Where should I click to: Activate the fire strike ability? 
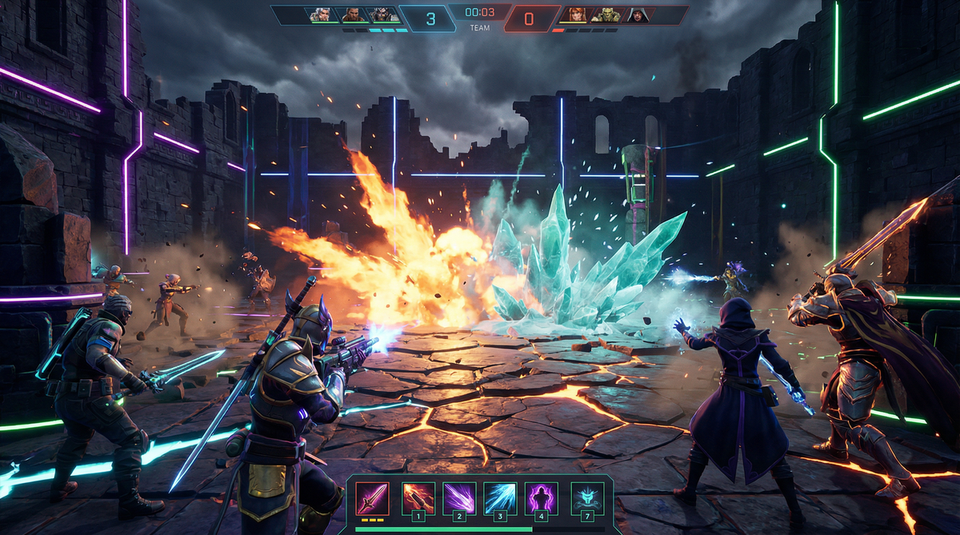pos(417,497)
